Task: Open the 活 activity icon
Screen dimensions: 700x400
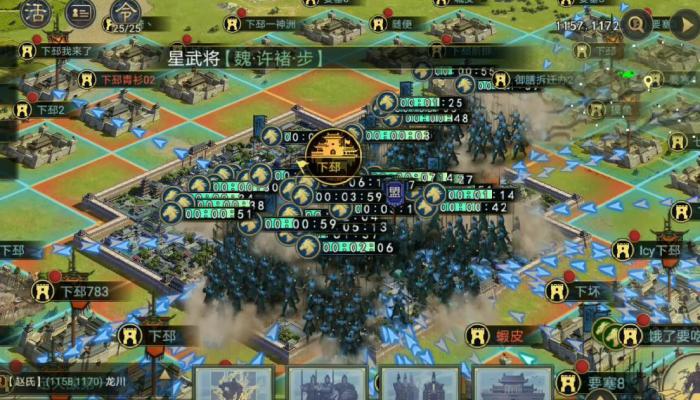Action: (36, 13)
